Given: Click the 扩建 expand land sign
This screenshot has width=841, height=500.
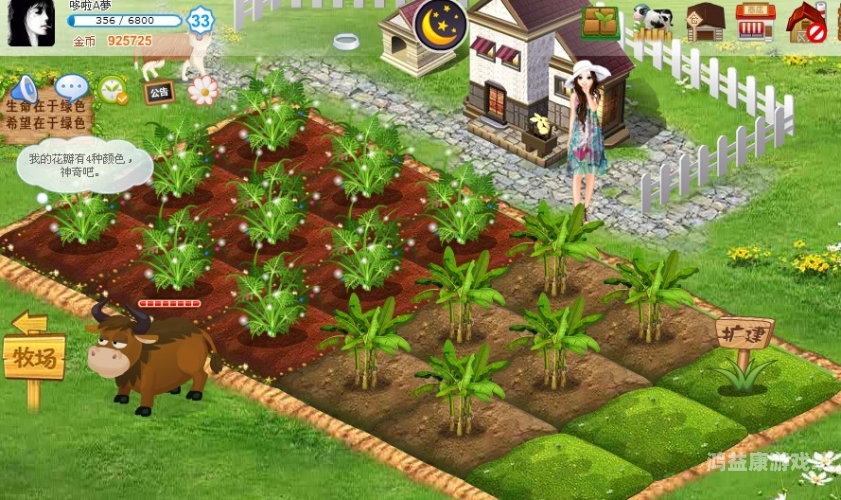Looking at the screenshot, I should coord(745,332).
